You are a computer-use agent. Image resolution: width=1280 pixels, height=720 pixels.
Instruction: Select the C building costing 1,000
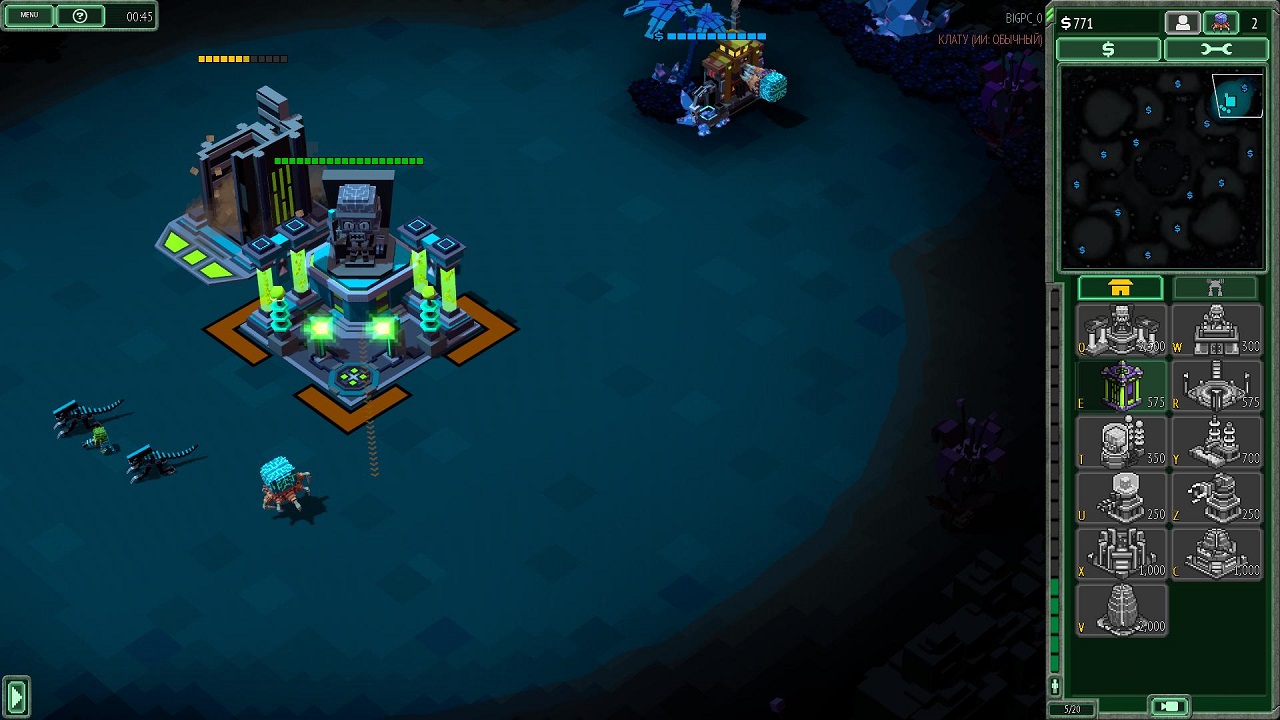click(1215, 553)
